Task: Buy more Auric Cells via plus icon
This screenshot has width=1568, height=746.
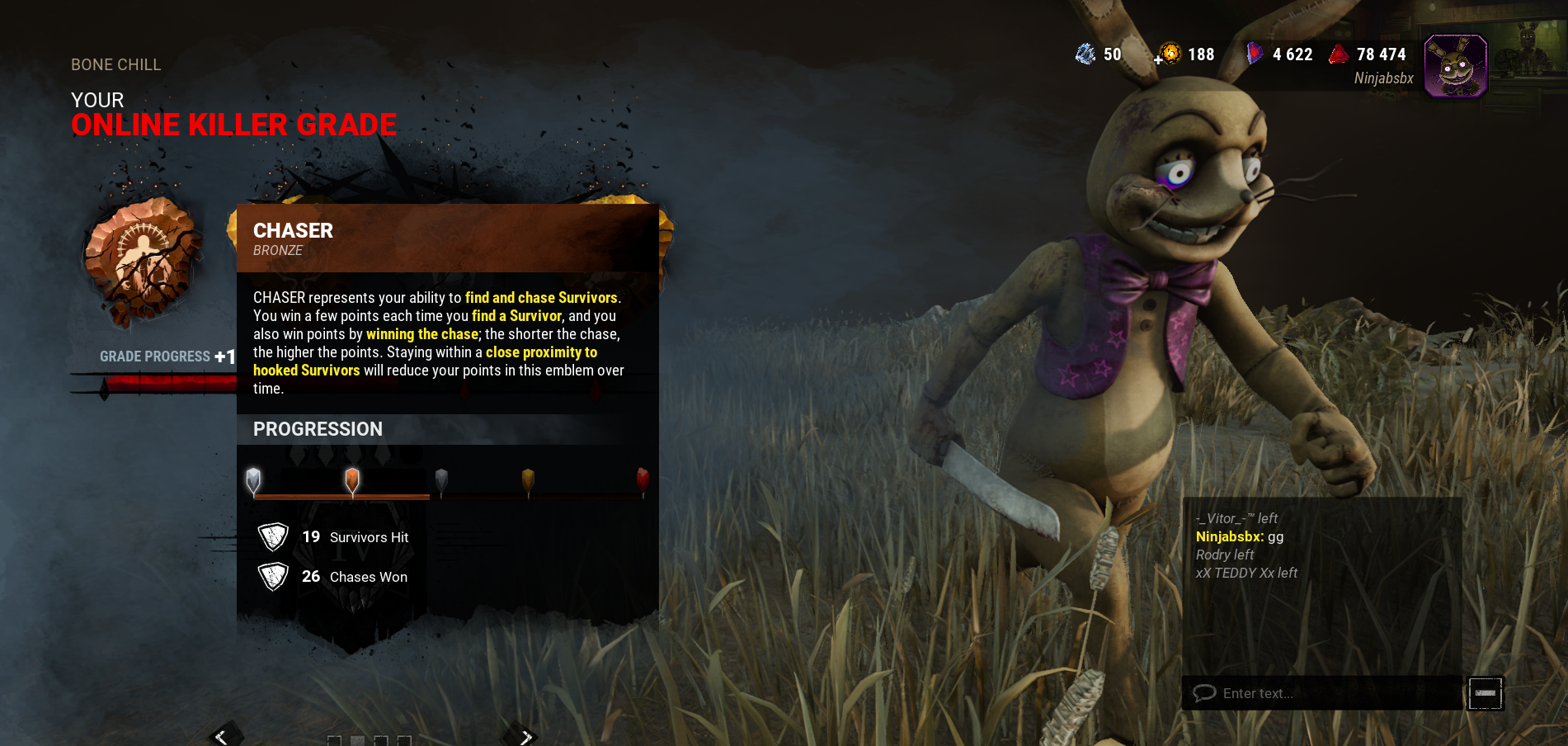Action: [x=1159, y=59]
